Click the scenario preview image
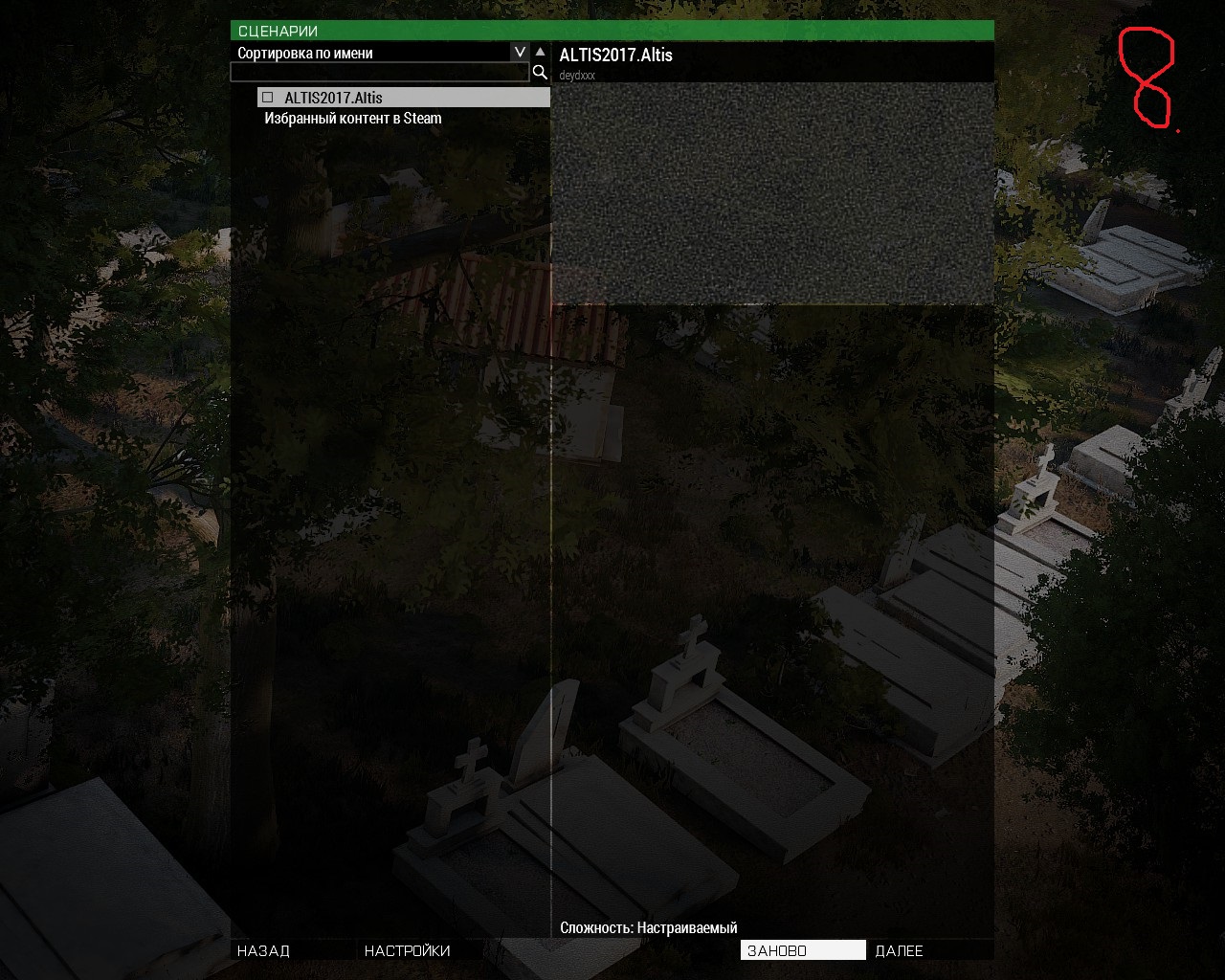 click(x=772, y=193)
